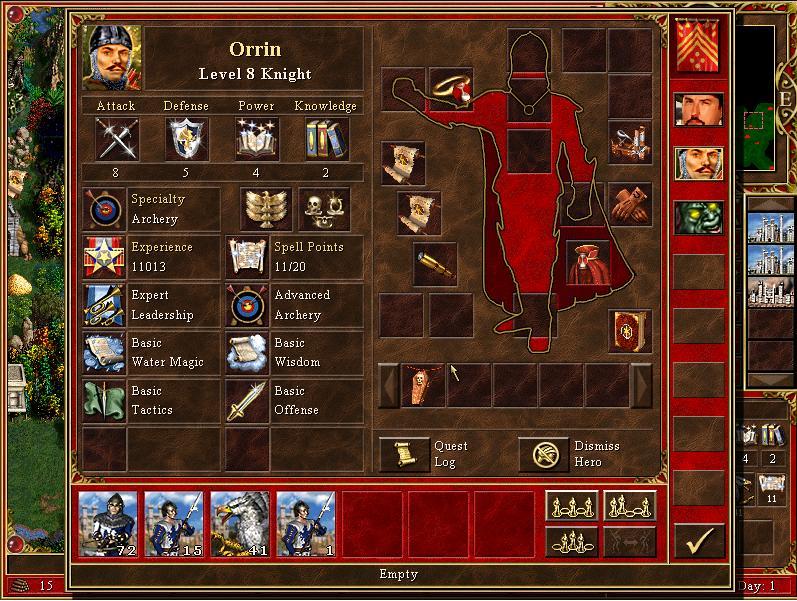Inspect the Advanced Archery skill
797x601 pixels.
pos(248,306)
